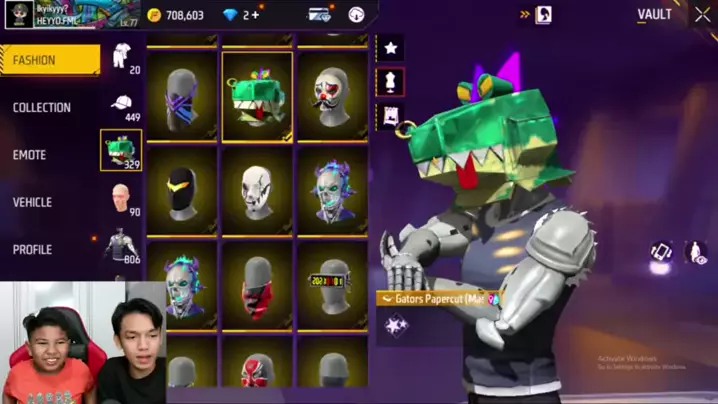This screenshot has height=404, width=718.
Task: Show favorites with the star filter
Action: (390, 47)
